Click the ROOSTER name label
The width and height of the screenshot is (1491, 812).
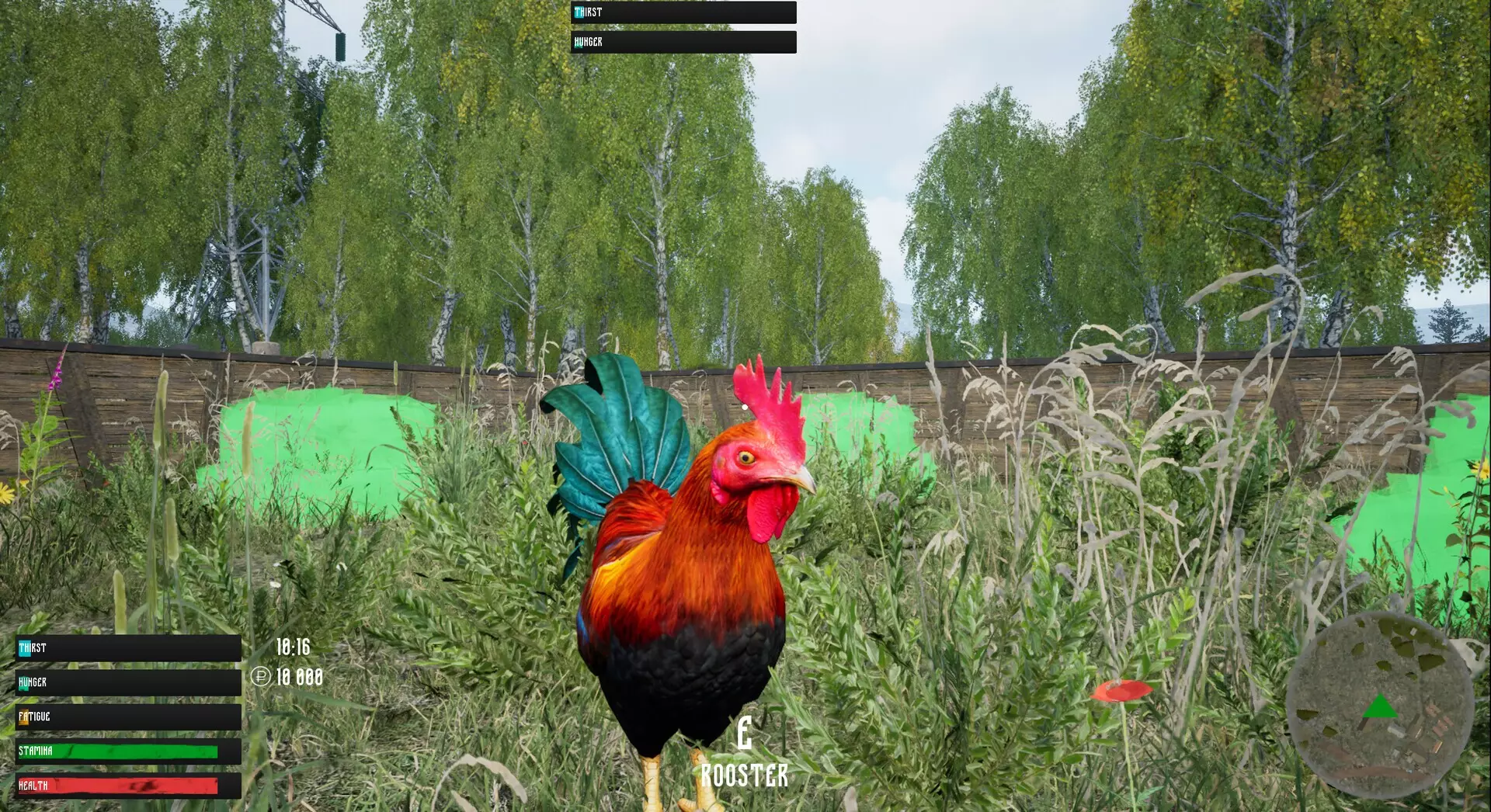click(x=743, y=773)
